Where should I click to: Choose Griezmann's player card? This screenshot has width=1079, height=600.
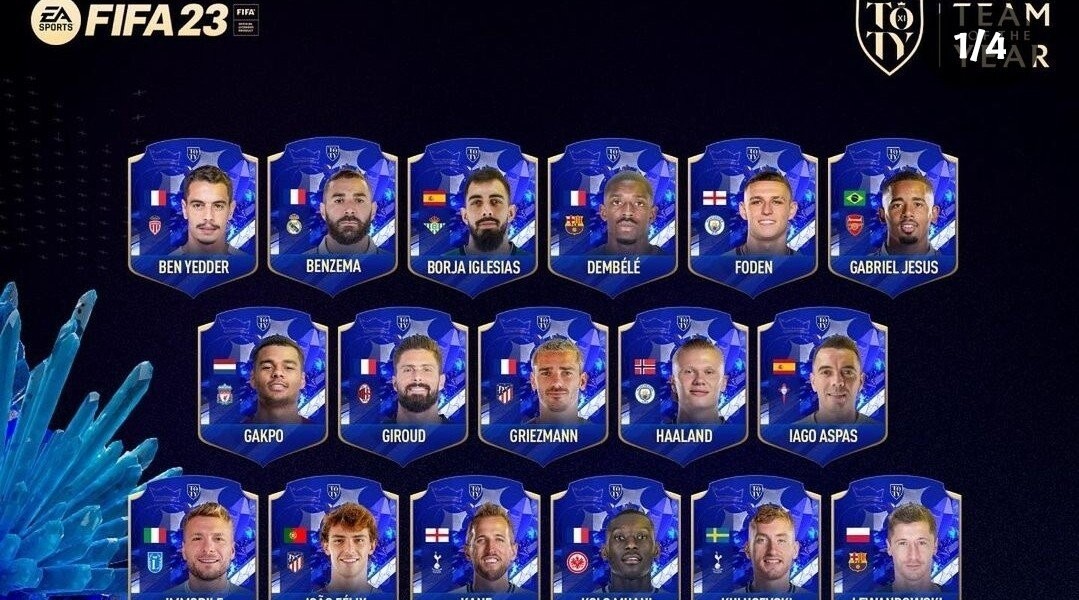(543, 386)
